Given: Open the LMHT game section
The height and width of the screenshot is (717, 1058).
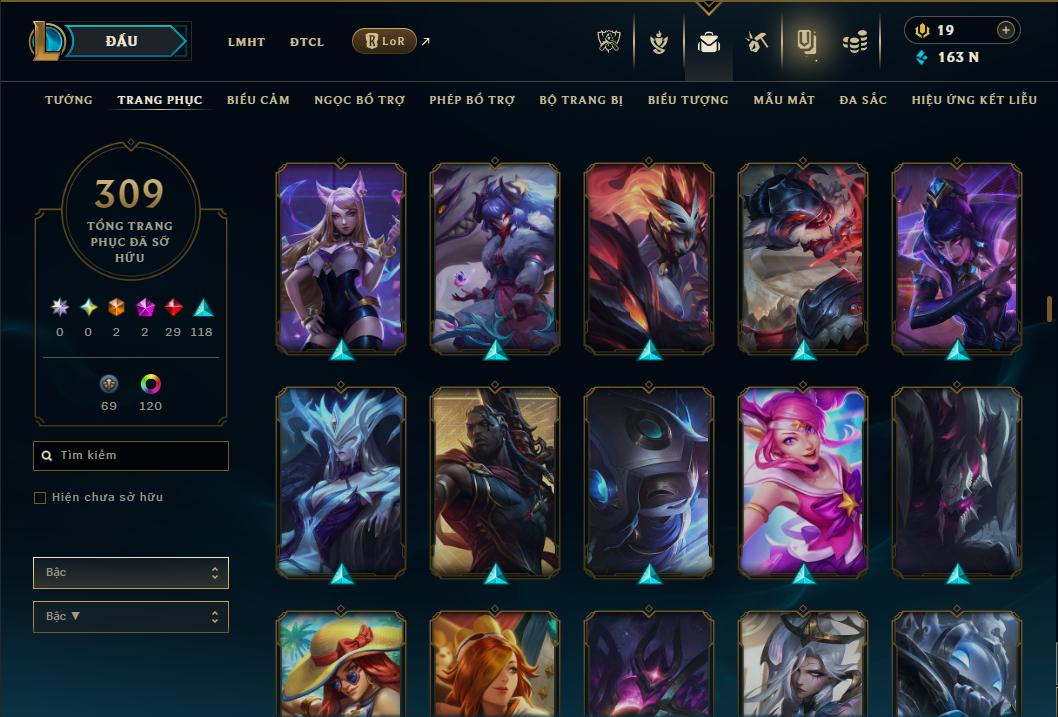Looking at the screenshot, I should 246,42.
